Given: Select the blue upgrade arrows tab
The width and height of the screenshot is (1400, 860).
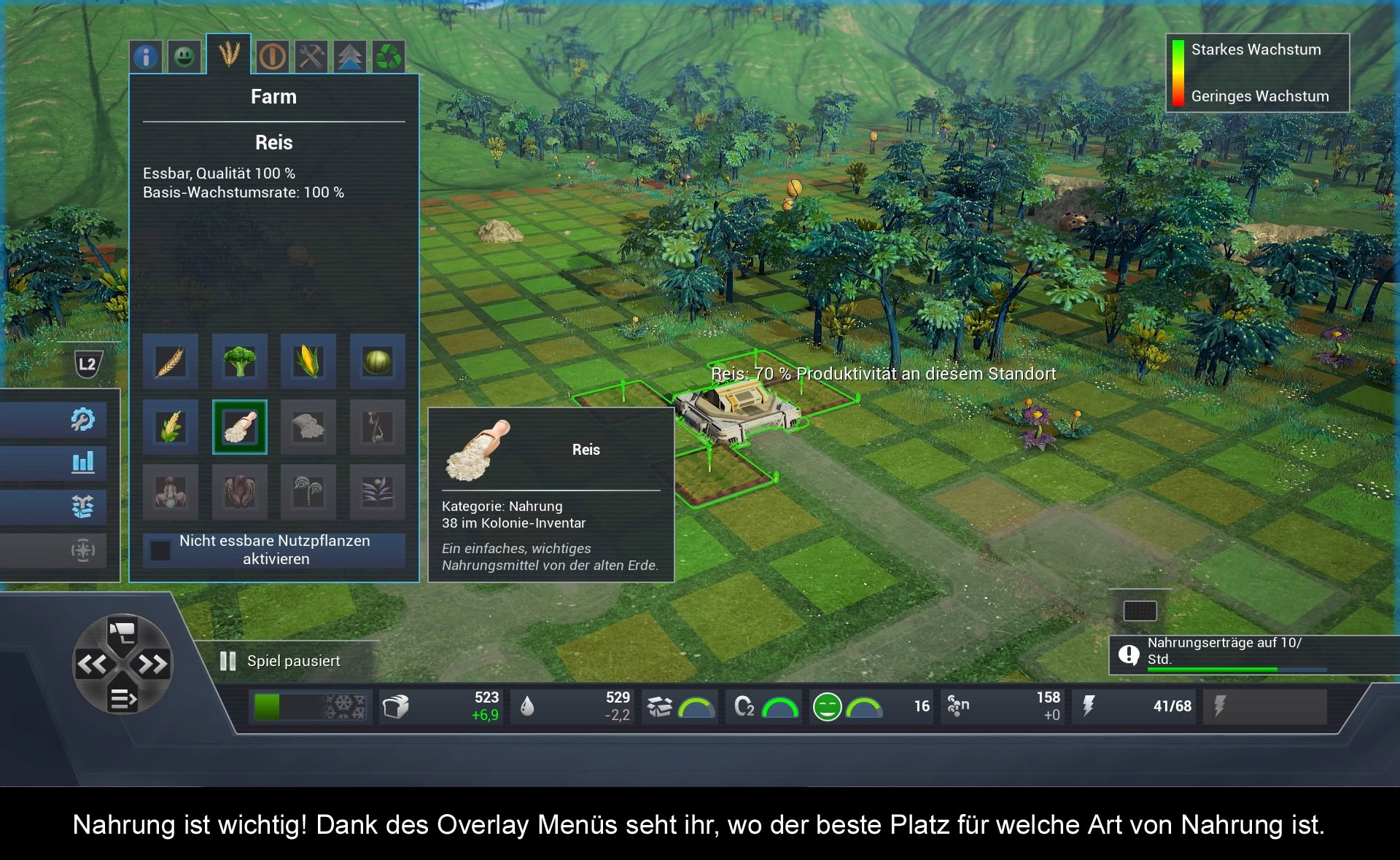Looking at the screenshot, I should click(x=350, y=56).
